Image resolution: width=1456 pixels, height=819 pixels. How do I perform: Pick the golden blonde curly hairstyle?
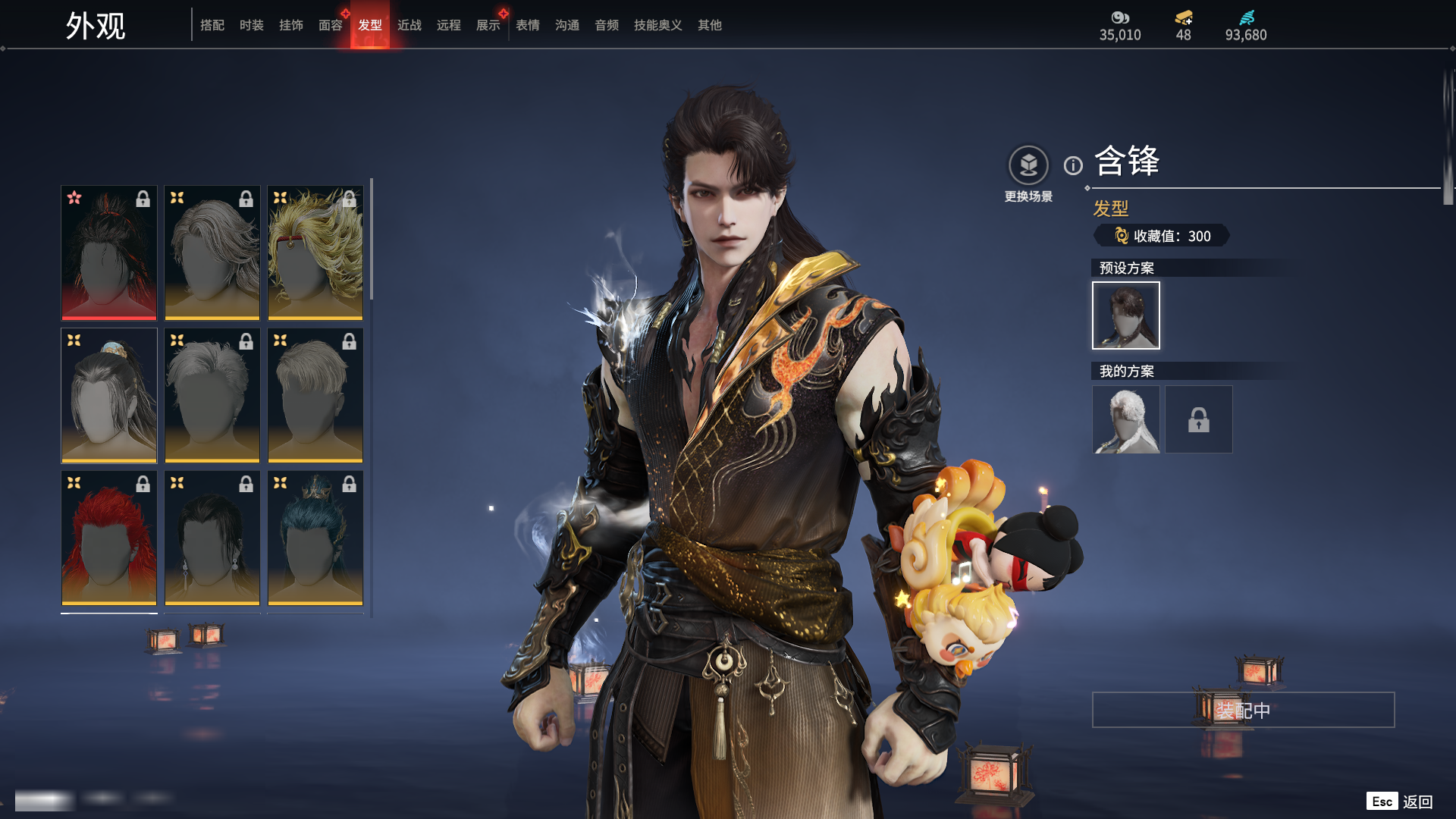click(x=315, y=253)
